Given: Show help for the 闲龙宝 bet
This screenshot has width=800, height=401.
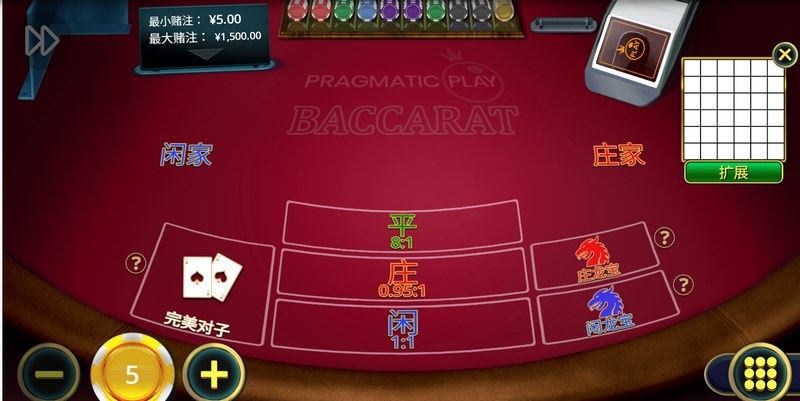Looking at the screenshot, I should pyautogui.click(x=684, y=285).
